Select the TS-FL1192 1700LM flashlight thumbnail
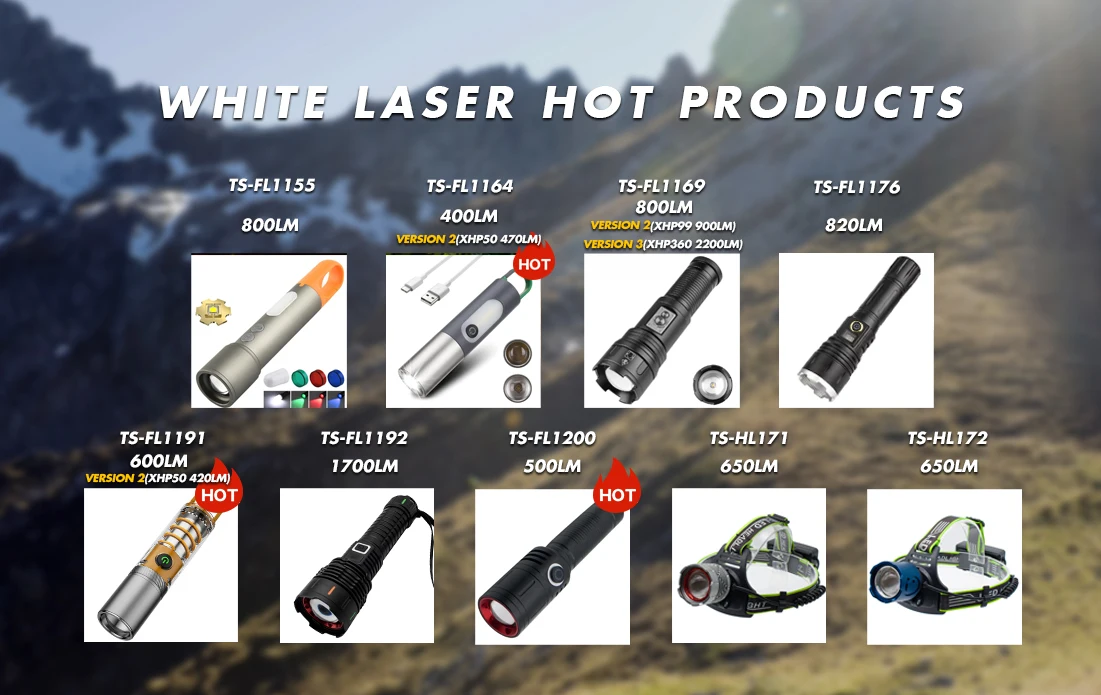This screenshot has height=695, width=1101. point(357,566)
